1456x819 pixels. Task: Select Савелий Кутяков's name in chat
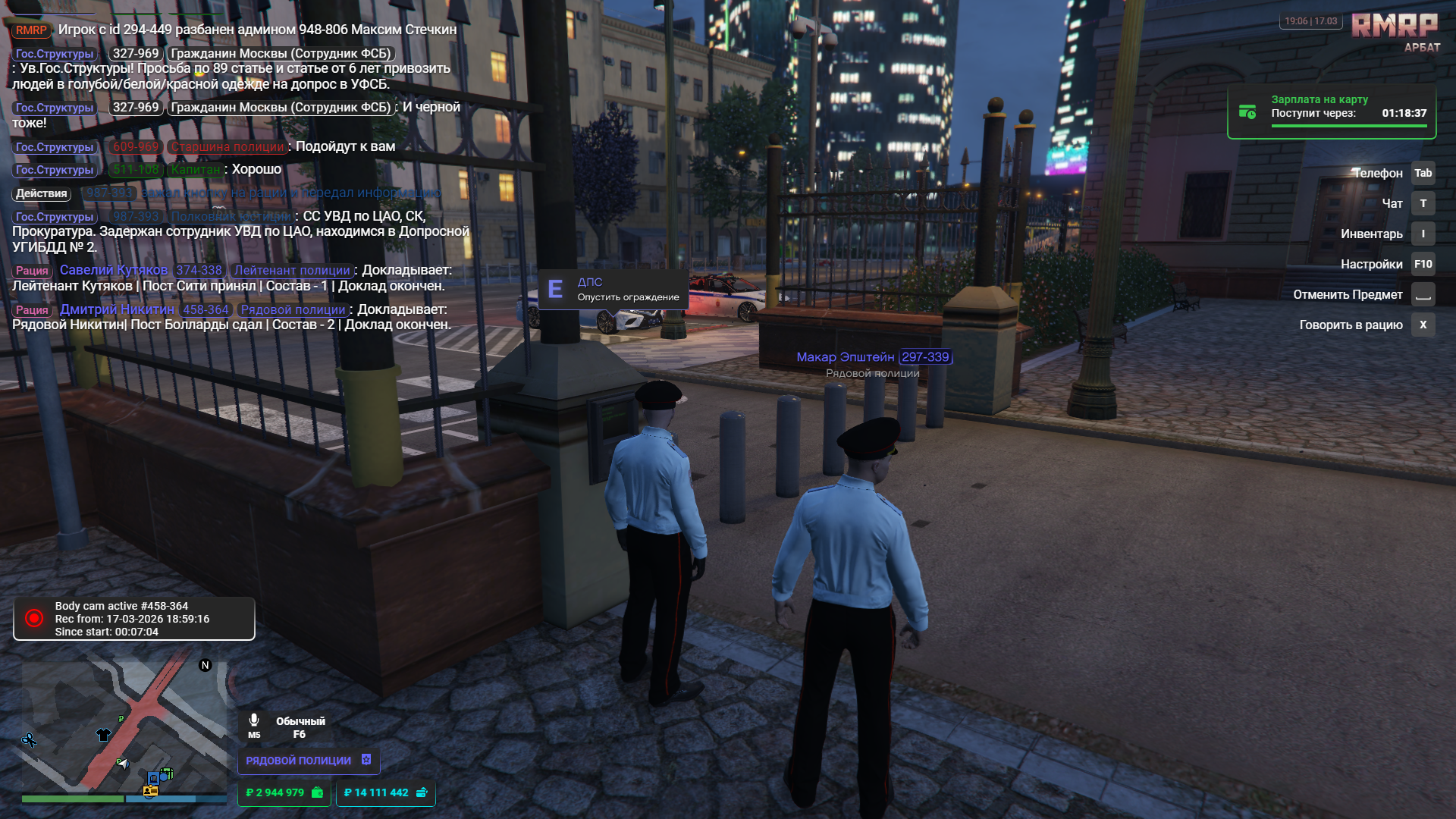[x=114, y=270]
